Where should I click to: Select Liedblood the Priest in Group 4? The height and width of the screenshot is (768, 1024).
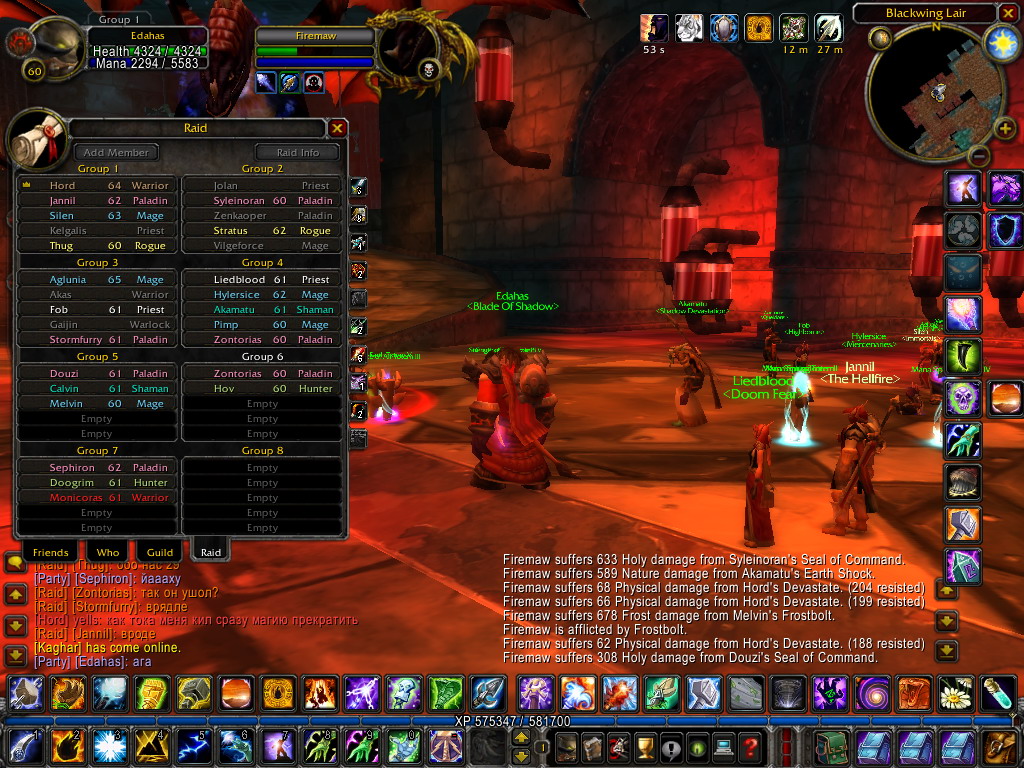[x=260, y=280]
